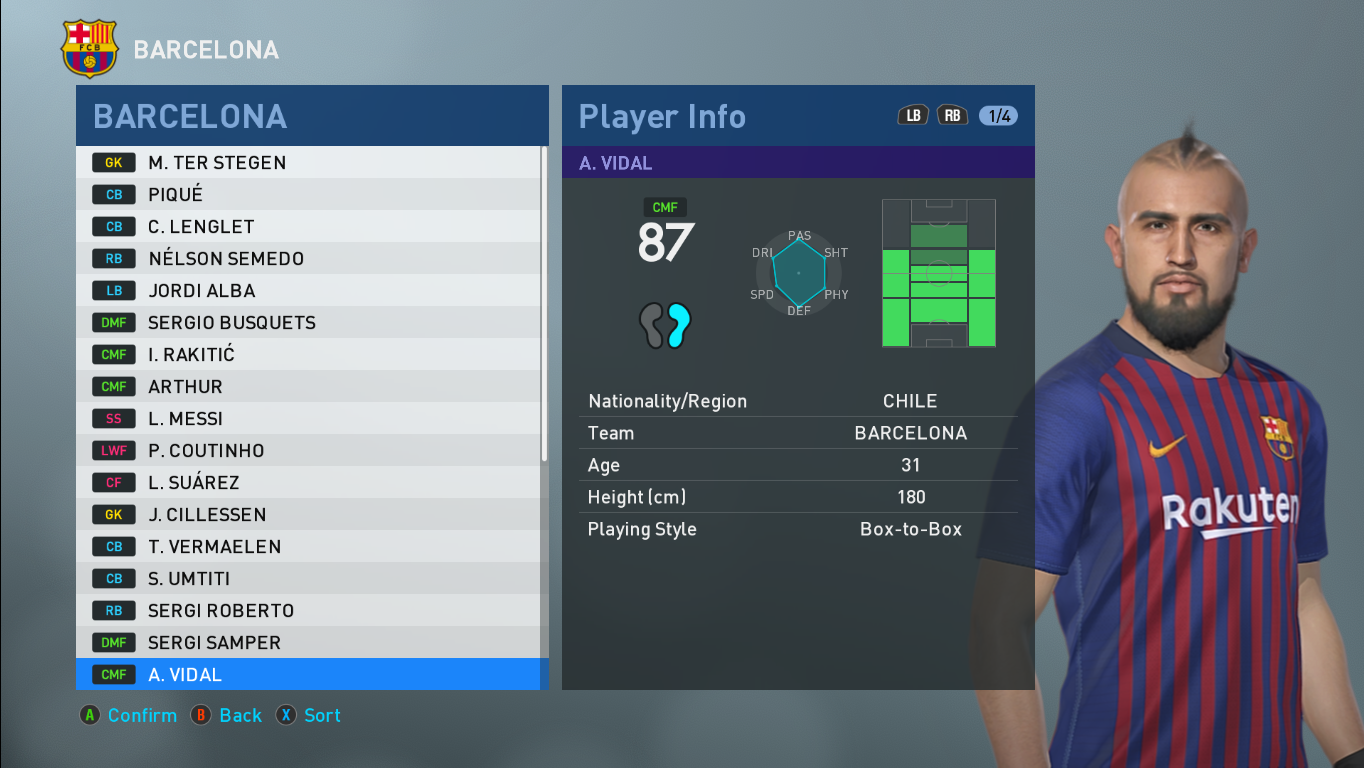Select the DMF badge next to SERGIO BUSQUETS

[113, 322]
